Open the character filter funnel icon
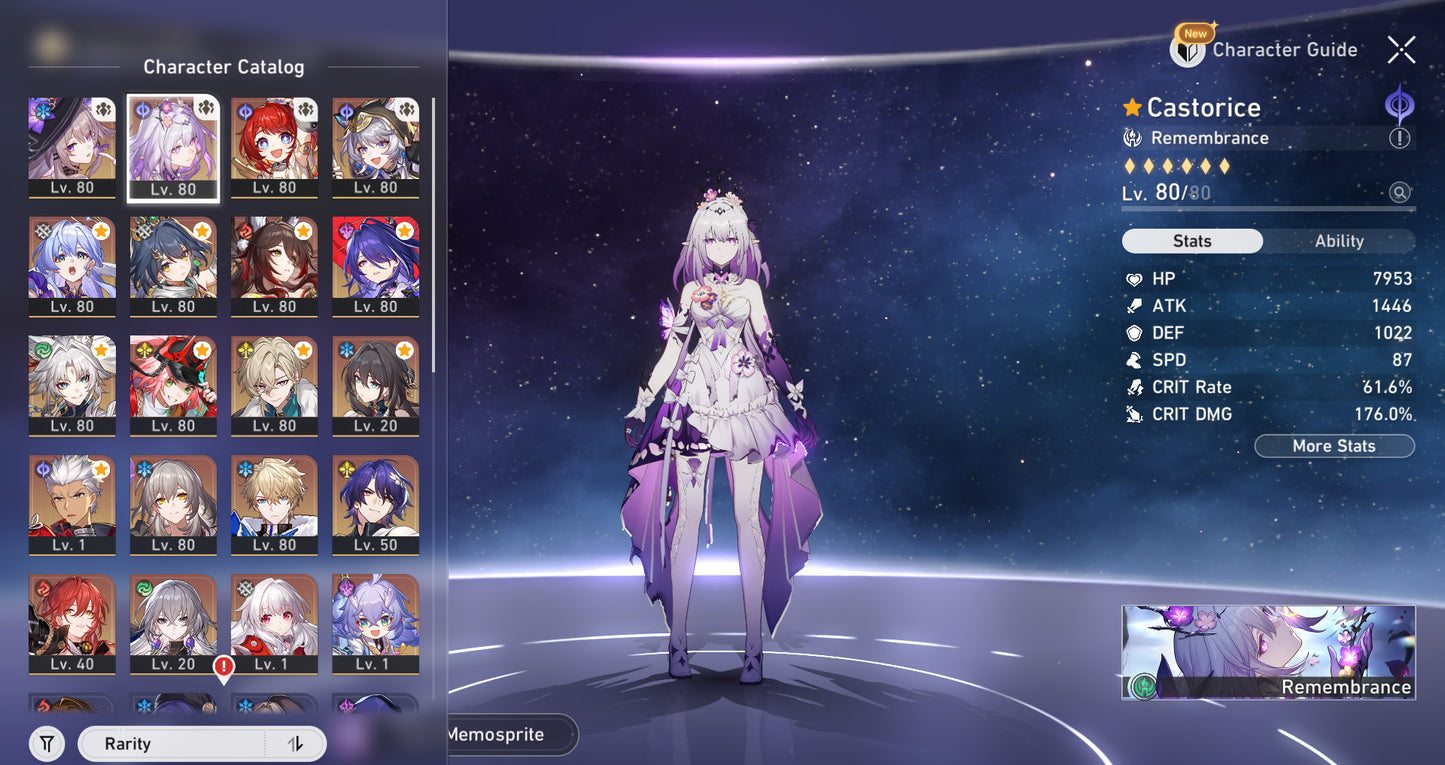Screen dimensions: 1445x765 (x=47, y=744)
